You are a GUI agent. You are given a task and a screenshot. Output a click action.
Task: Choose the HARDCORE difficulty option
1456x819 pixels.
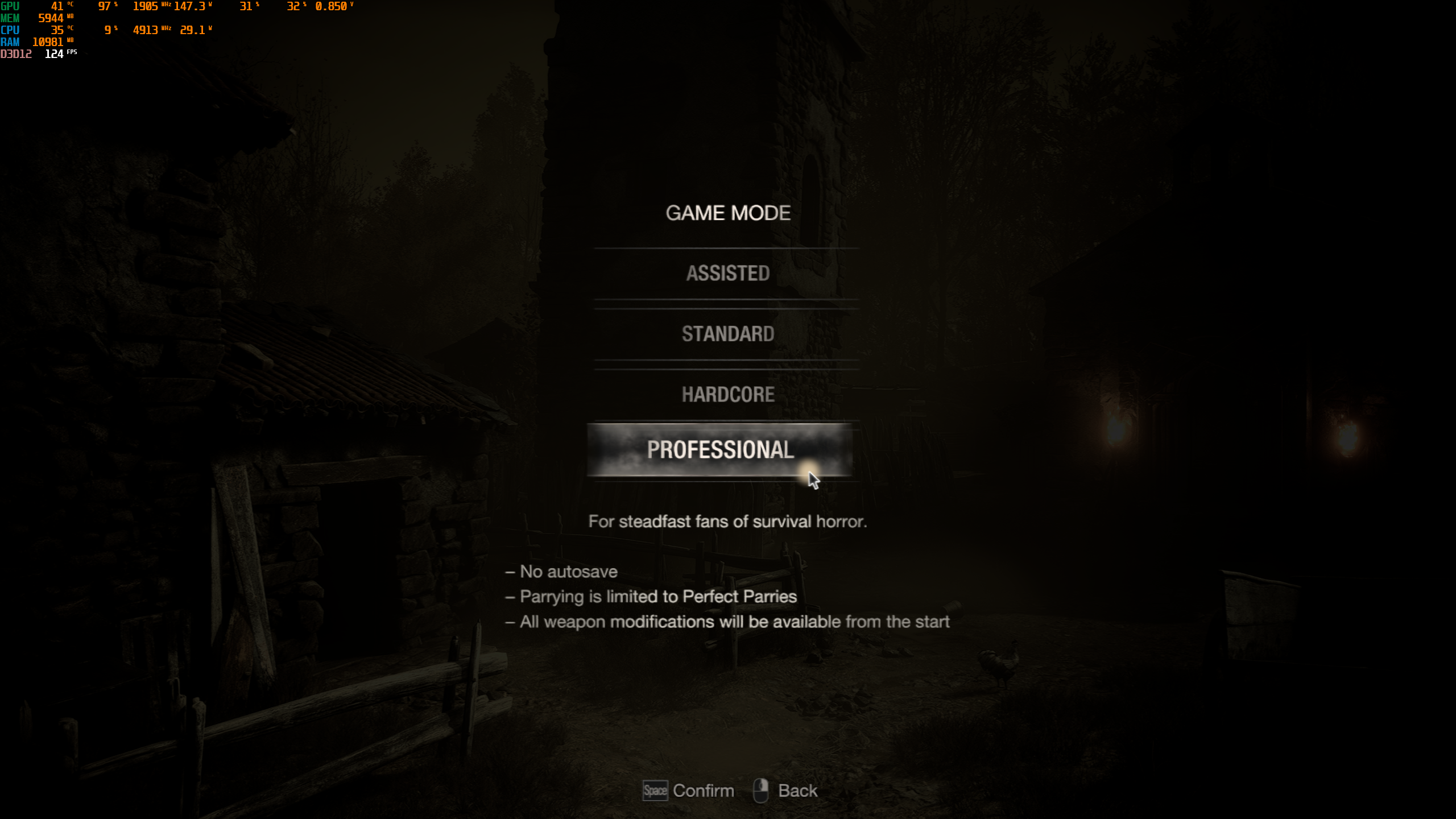click(x=728, y=394)
